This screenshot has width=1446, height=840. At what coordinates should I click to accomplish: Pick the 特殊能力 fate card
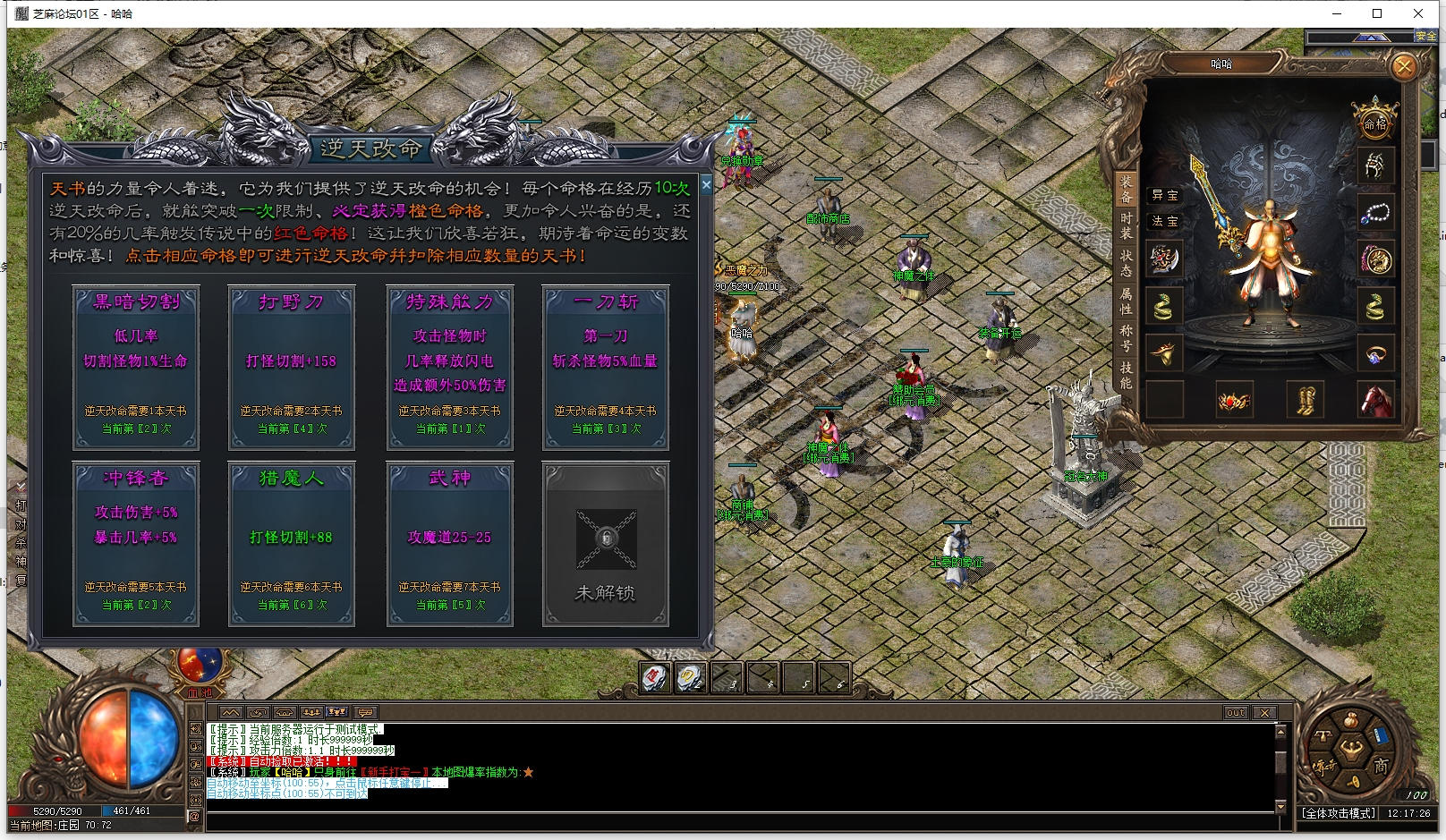click(450, 367)
